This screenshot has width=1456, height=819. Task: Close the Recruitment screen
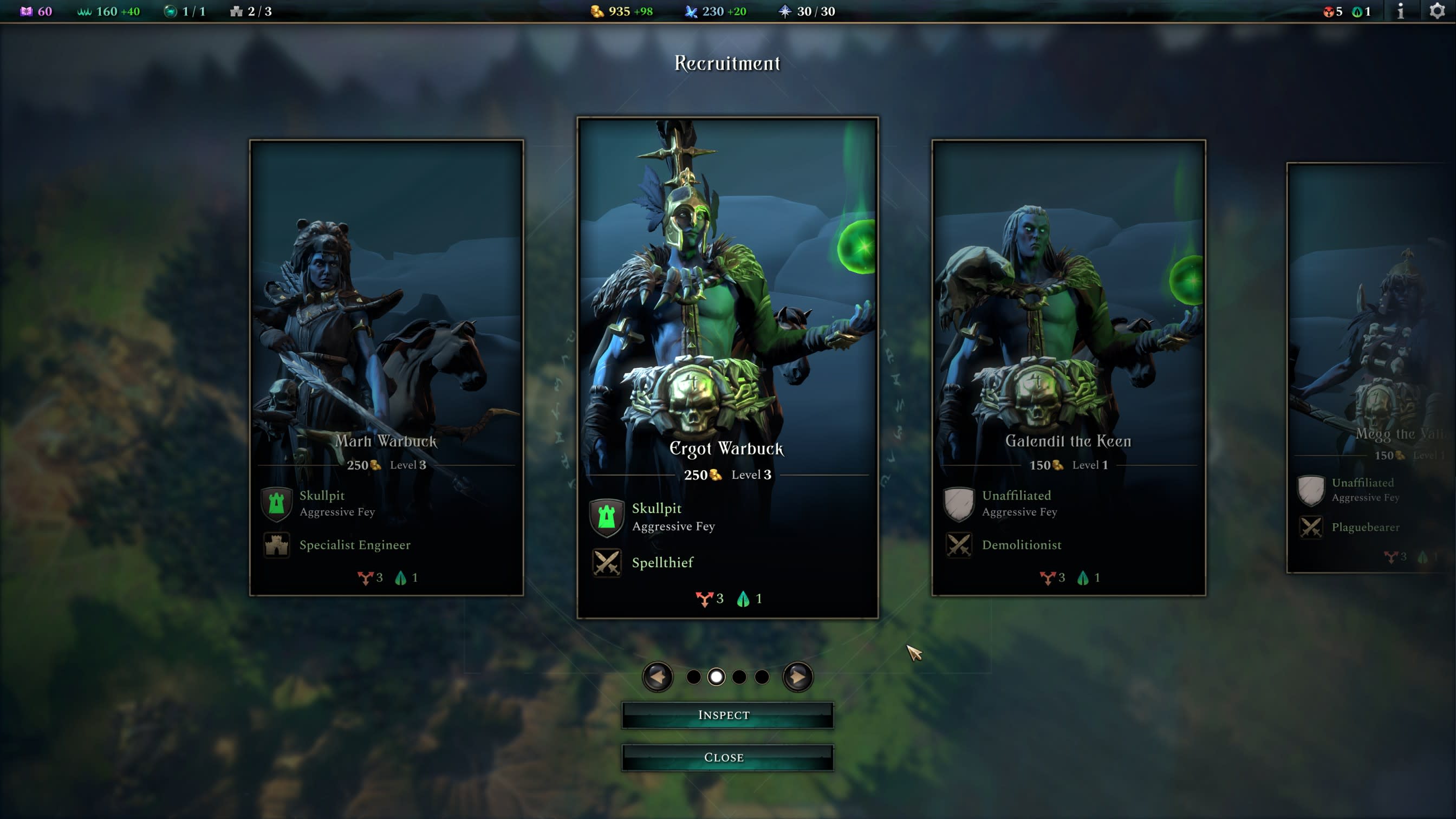coord(727,757)
